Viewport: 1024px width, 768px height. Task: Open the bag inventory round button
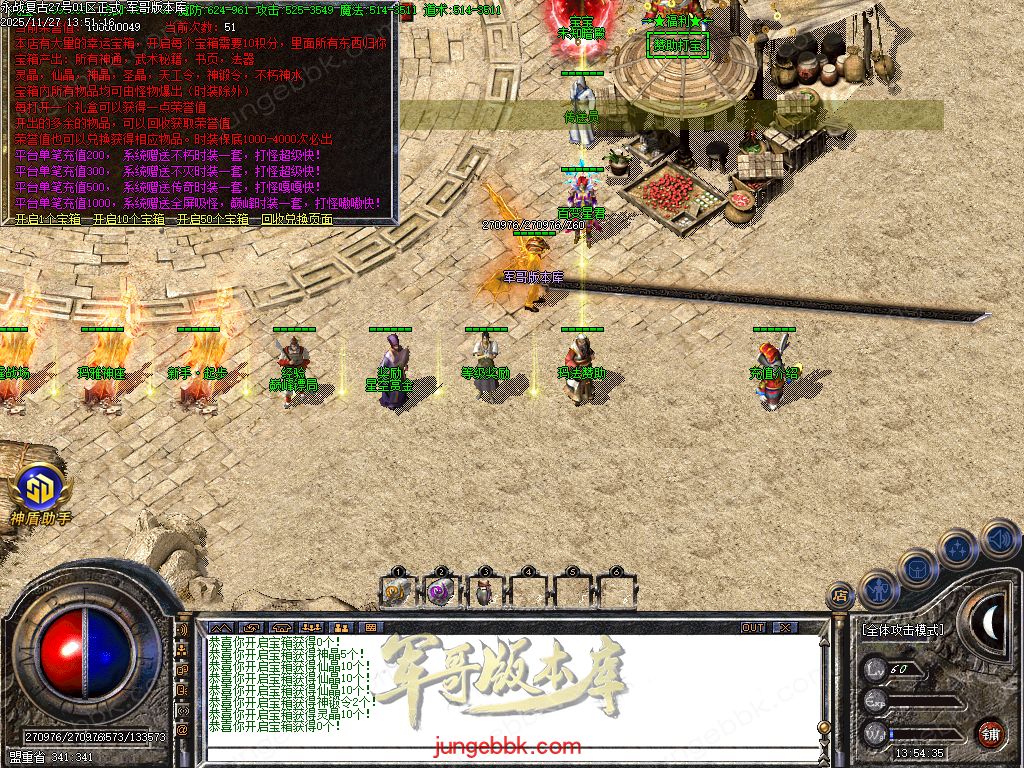[x=918, y=568]
